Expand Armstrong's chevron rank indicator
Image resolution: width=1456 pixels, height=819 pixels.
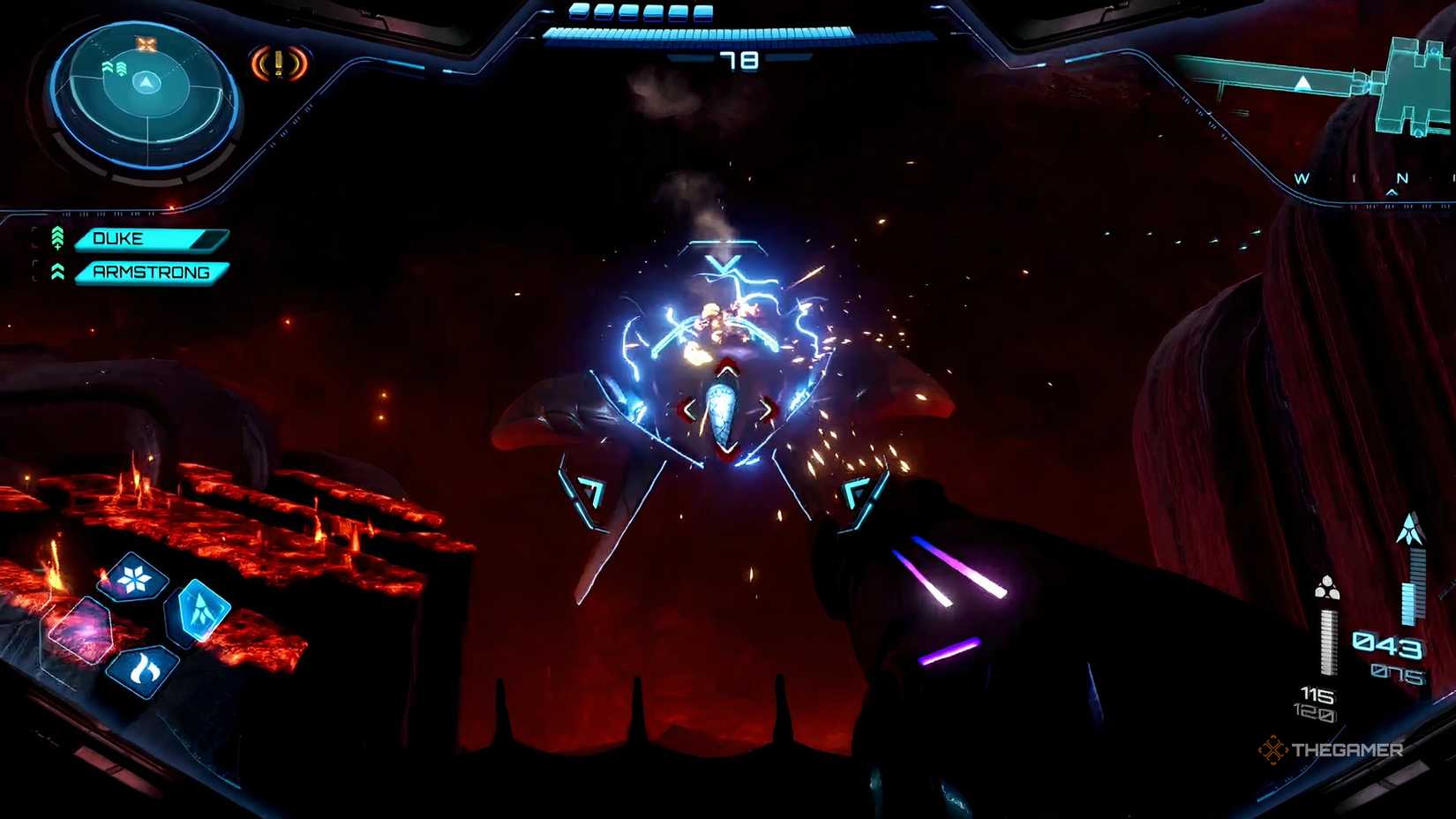57,272
